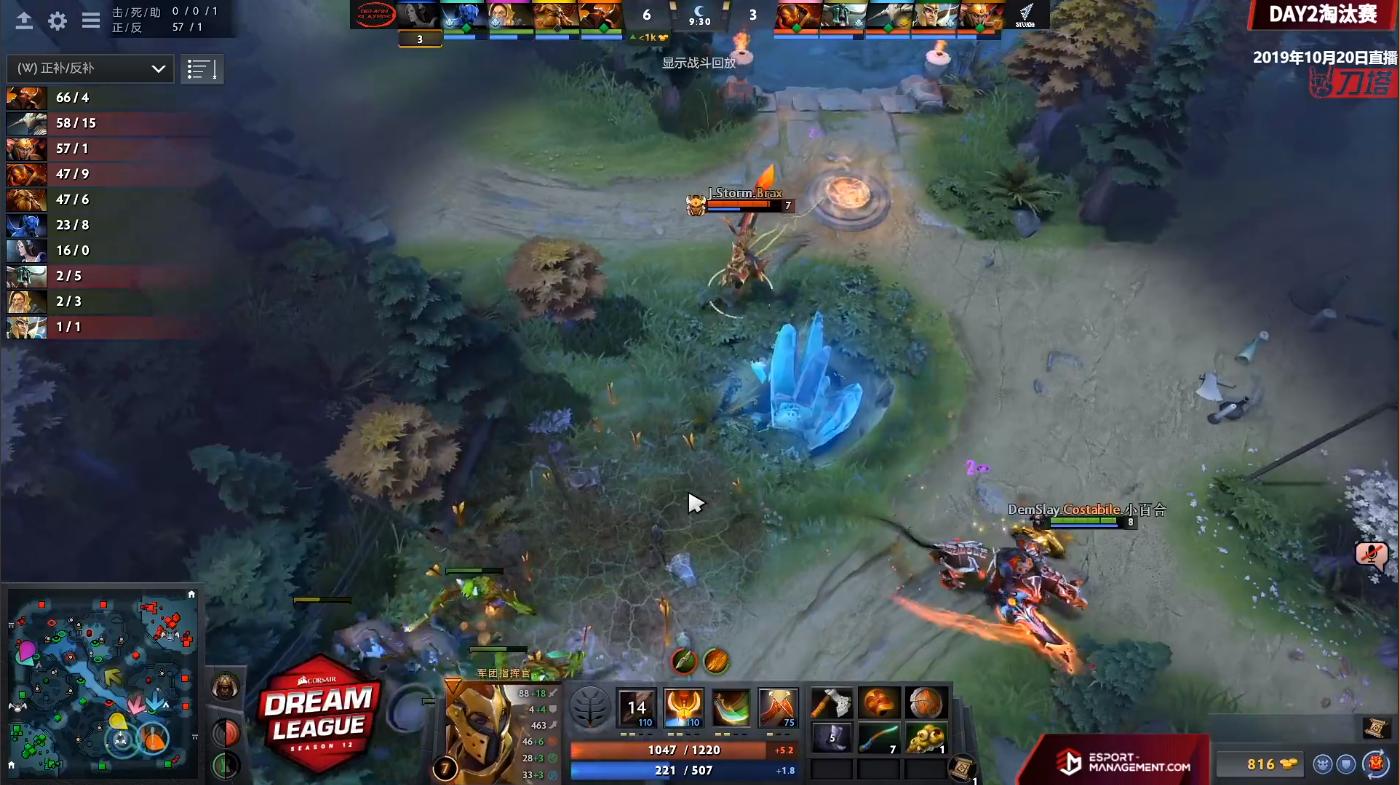The height and width of the screenshot is (785, 1400).
Task: Toggle the combat log list view icon
Action: click(201, 68)
